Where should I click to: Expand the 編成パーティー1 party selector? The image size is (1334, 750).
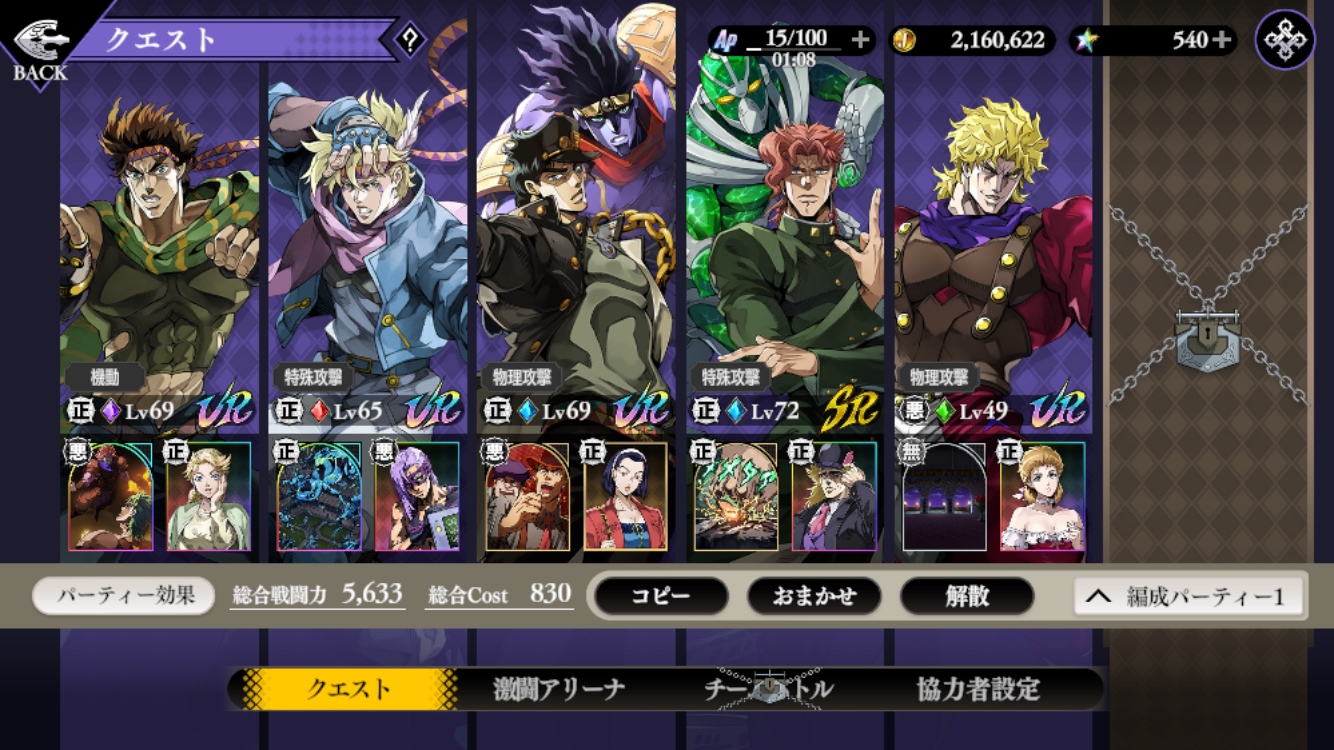point(1190,597)
